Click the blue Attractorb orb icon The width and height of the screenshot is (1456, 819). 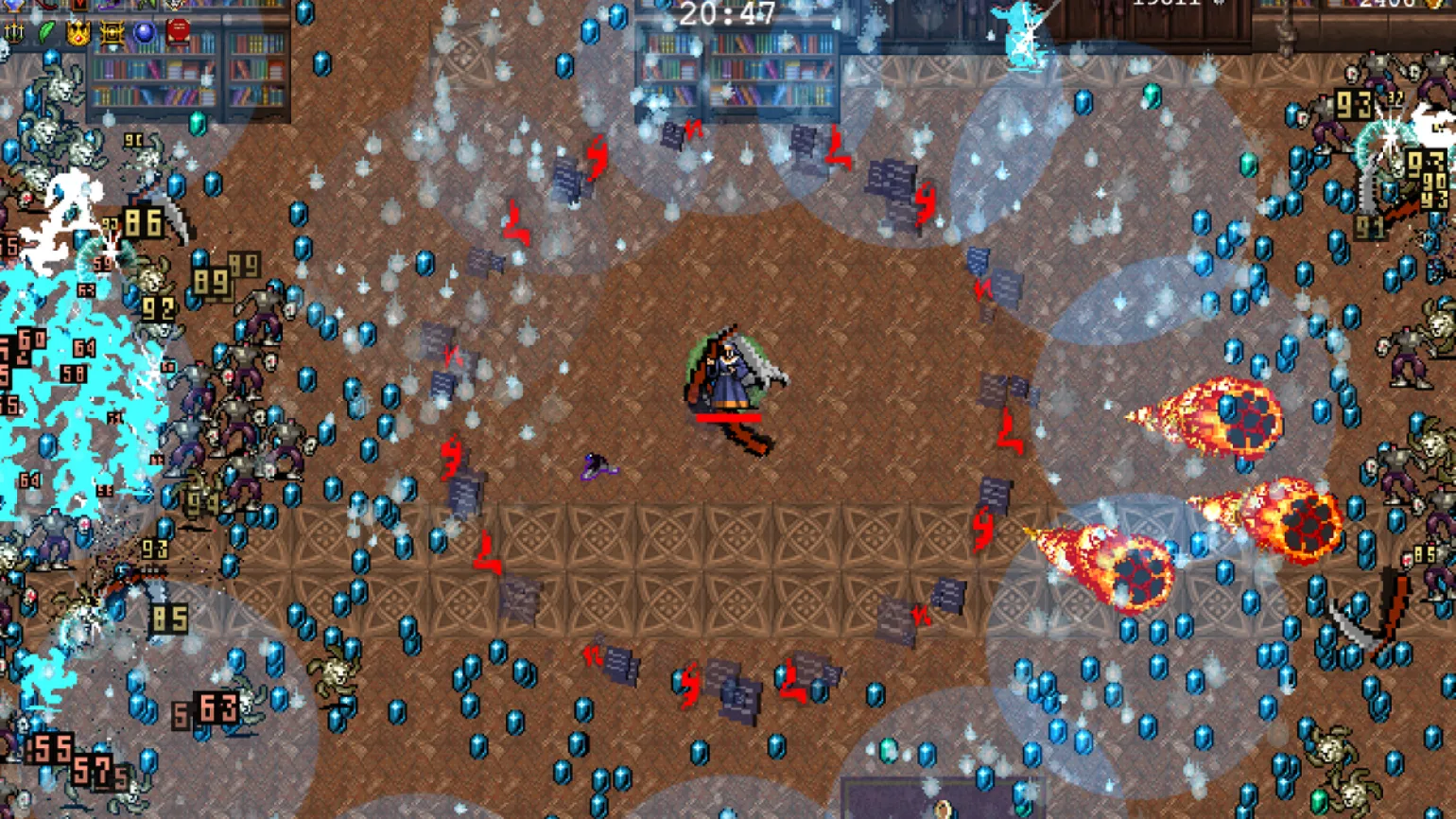click(x=145, y=33)
